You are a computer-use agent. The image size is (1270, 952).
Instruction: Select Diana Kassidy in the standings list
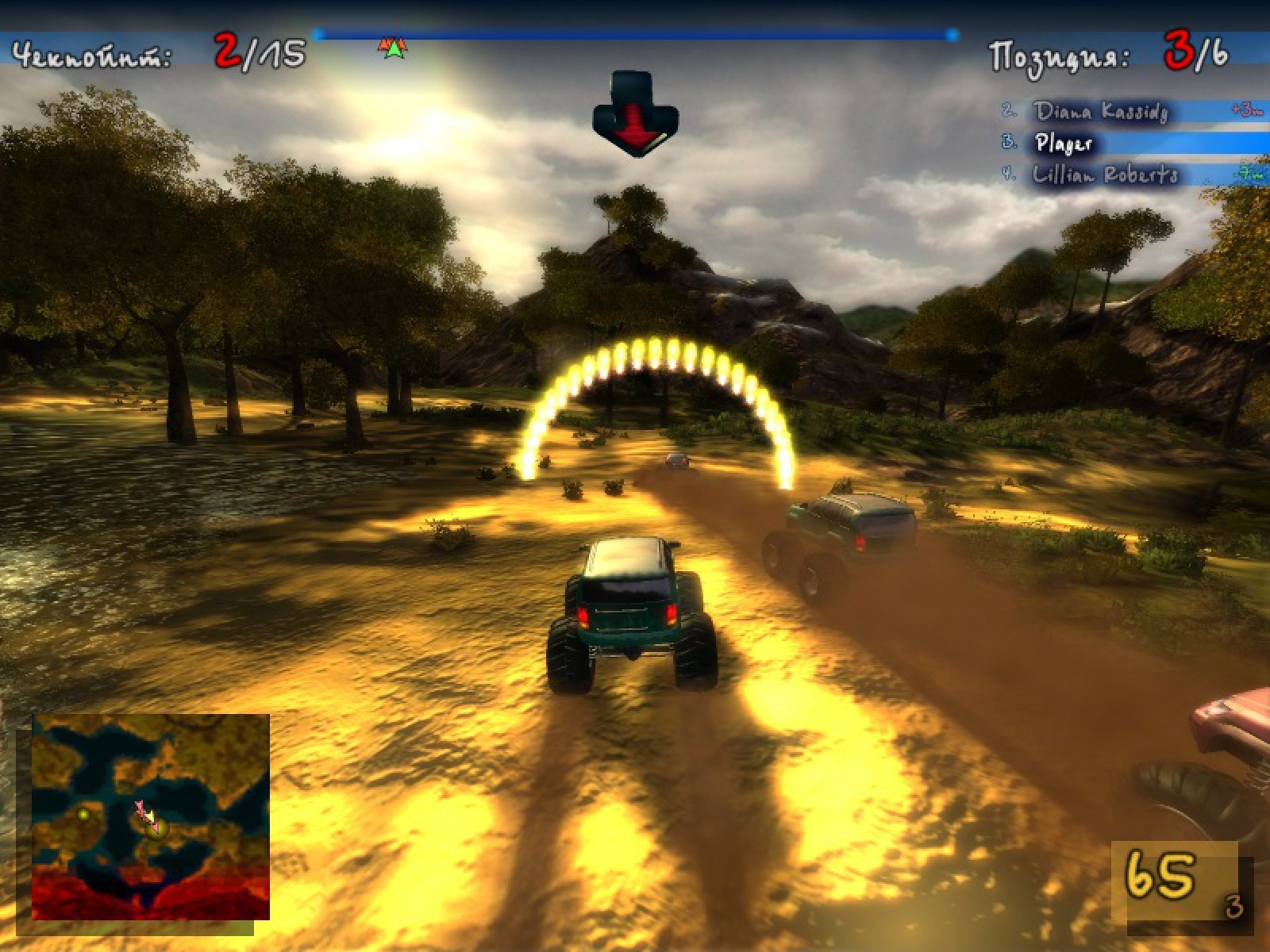point(1102,112)
